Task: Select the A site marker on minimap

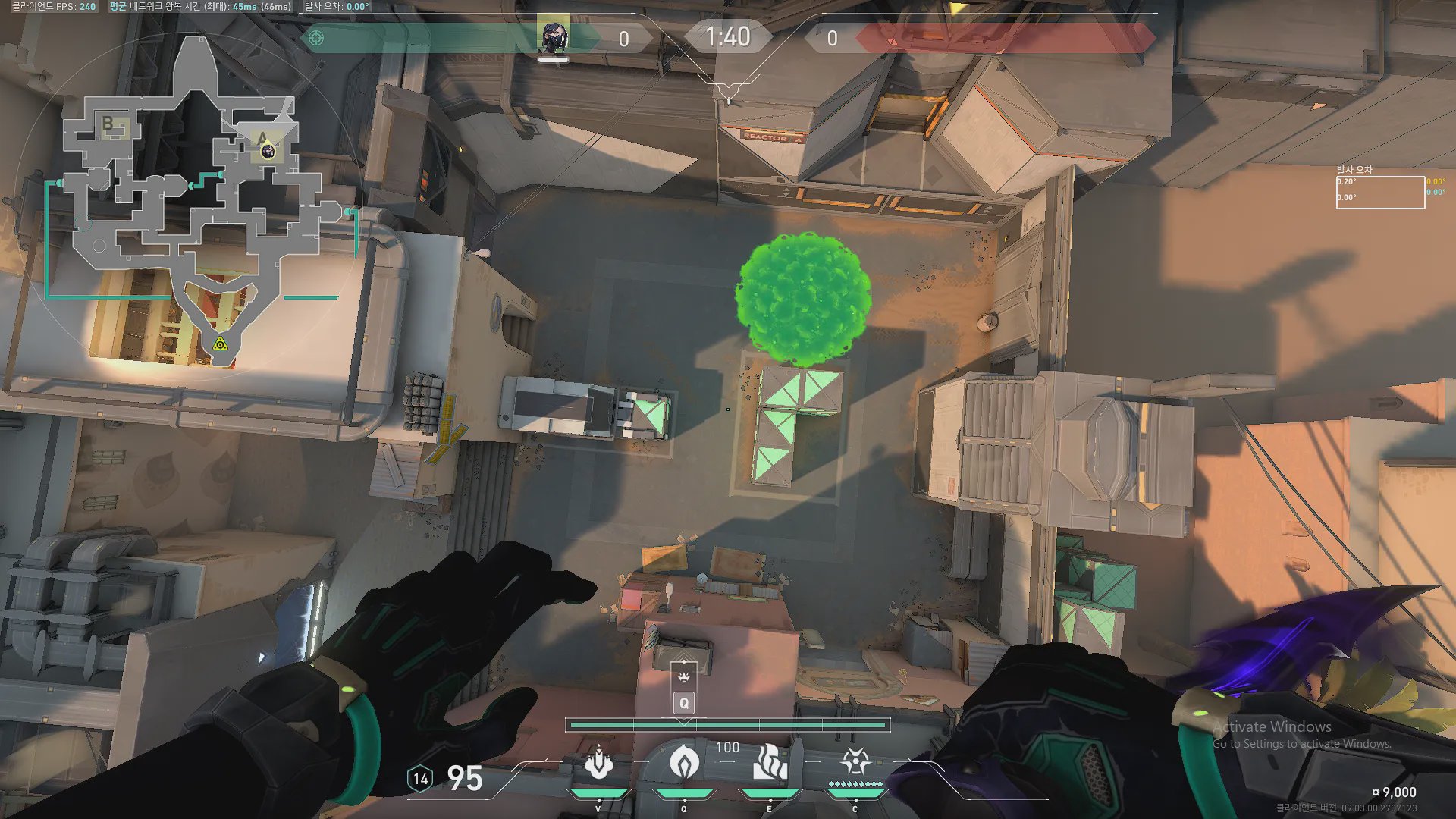Action: [x=262, y=138]
